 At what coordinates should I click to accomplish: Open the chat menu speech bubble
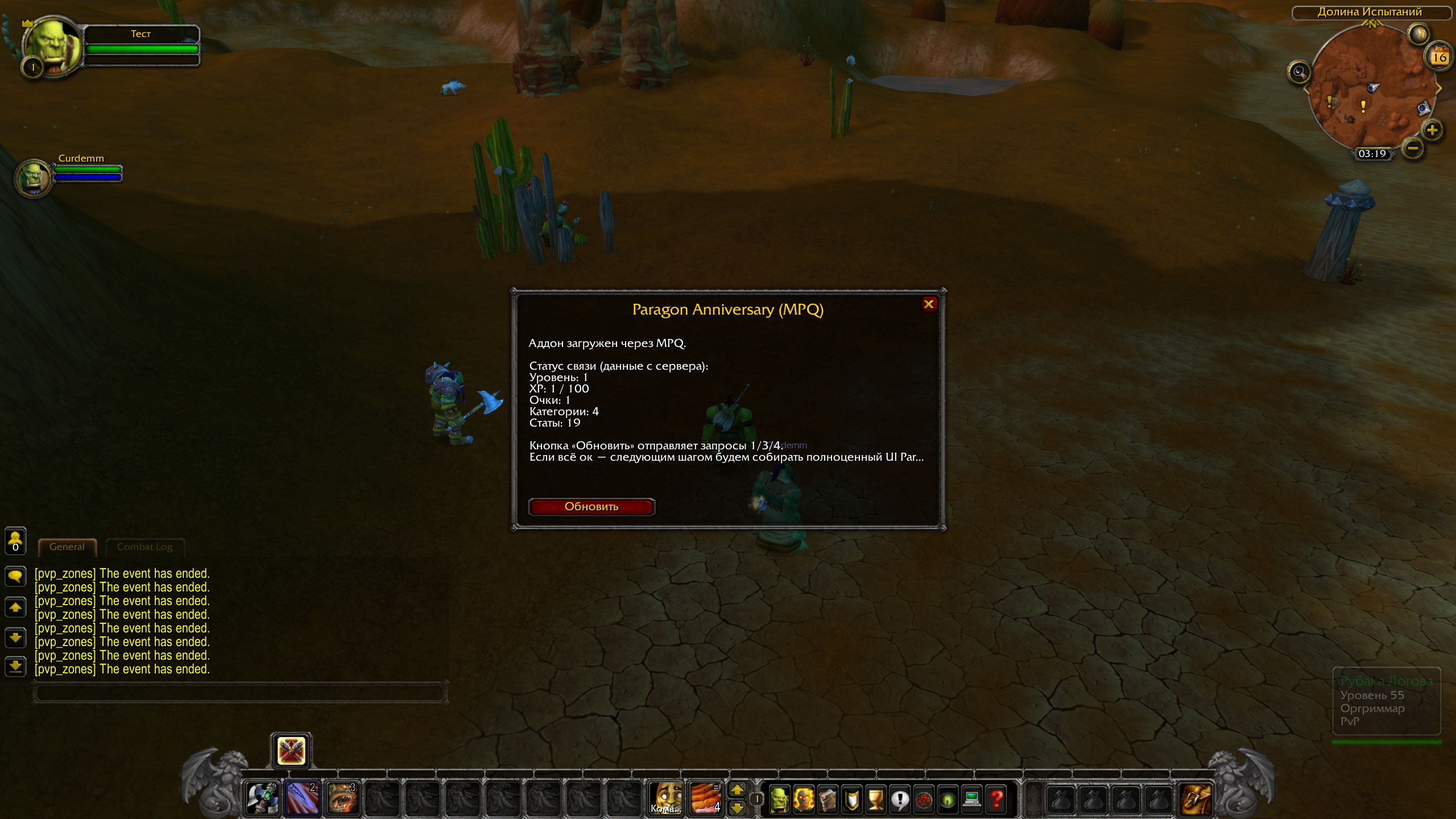[x=15, y=576]
